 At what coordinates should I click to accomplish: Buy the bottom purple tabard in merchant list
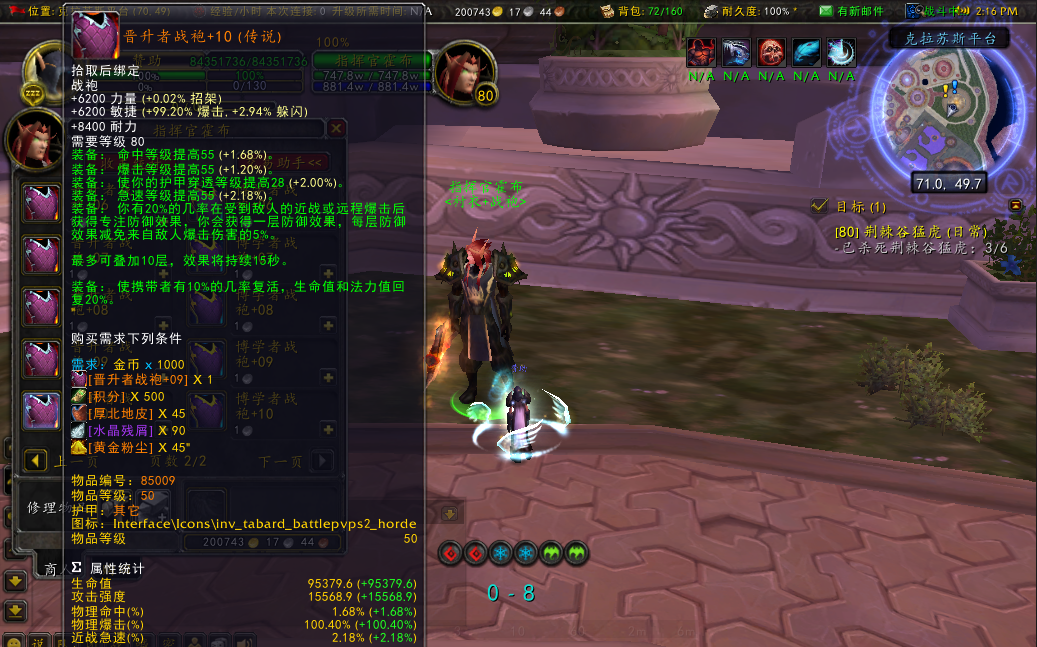42,410
